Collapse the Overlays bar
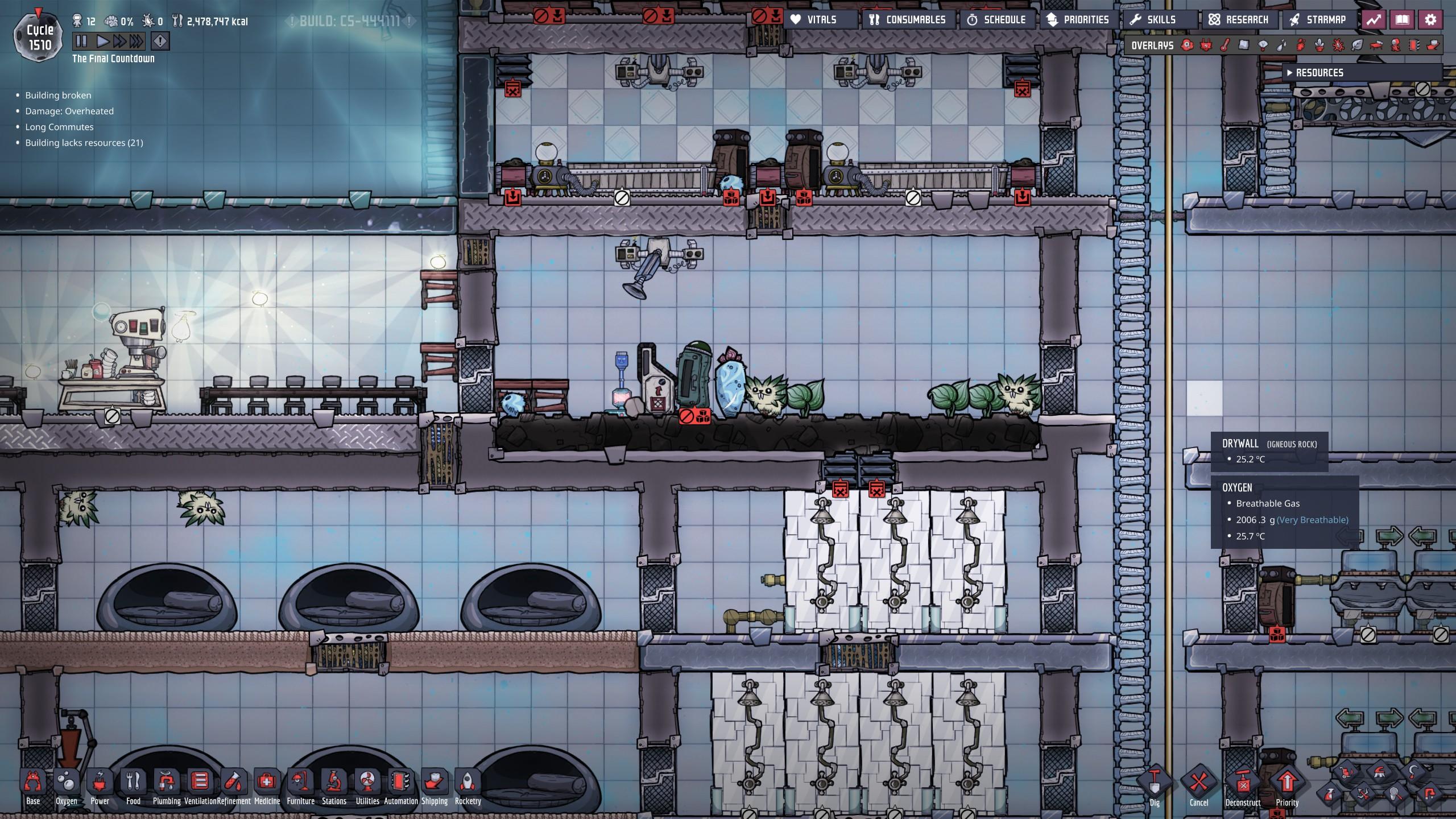Viewport: 1456px width, 819px height. pyautogui.click(x=1153, y=45)
